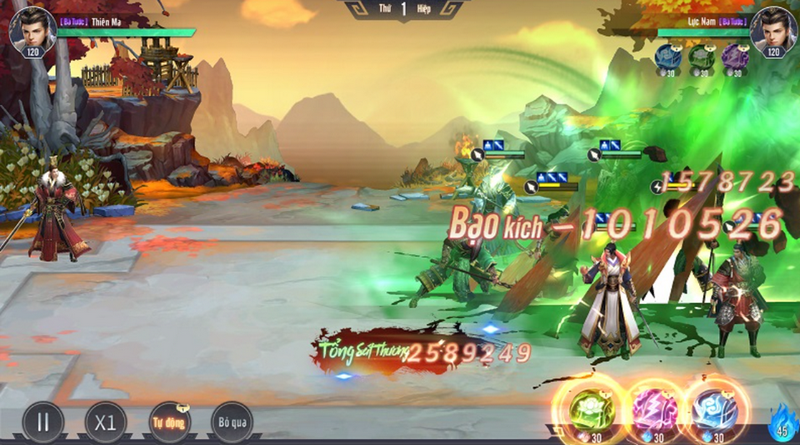Screen dimensions: 800x445
Task: Activate the green skill orb
Action: (588, 409)
